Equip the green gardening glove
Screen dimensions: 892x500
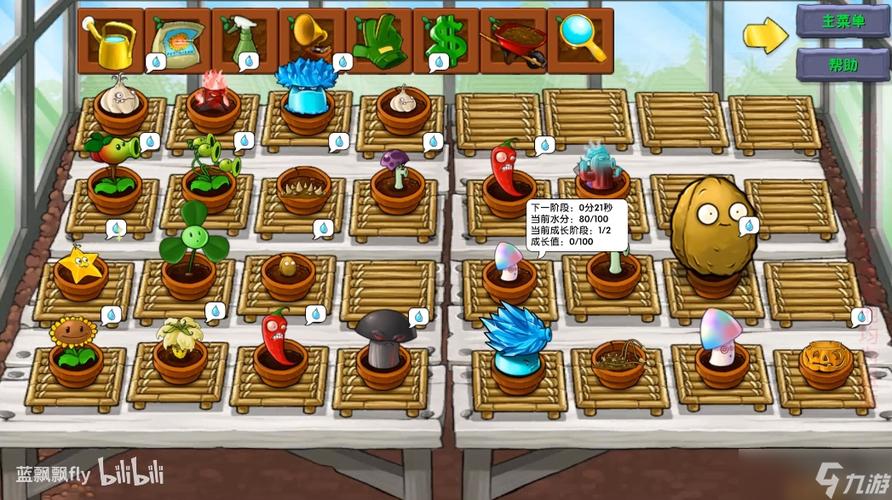point(378,40)
